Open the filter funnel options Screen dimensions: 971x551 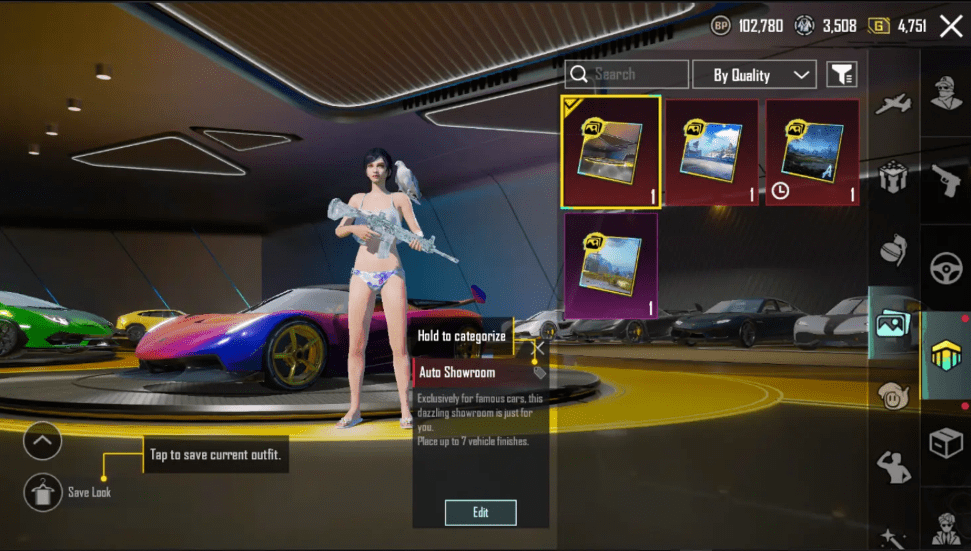point(842,75)
